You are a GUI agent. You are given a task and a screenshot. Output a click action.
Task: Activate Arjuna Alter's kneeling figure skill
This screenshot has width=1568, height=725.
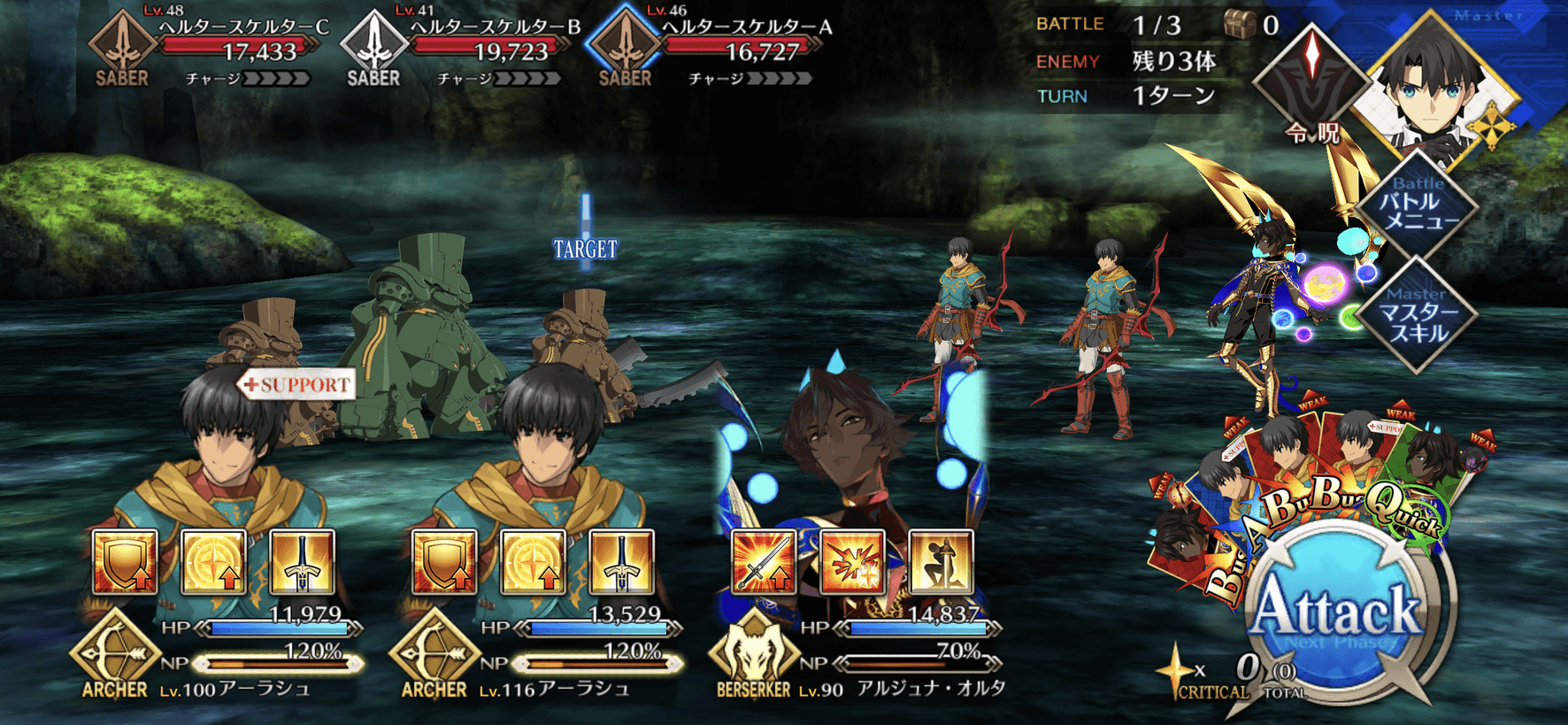point(941,561)
